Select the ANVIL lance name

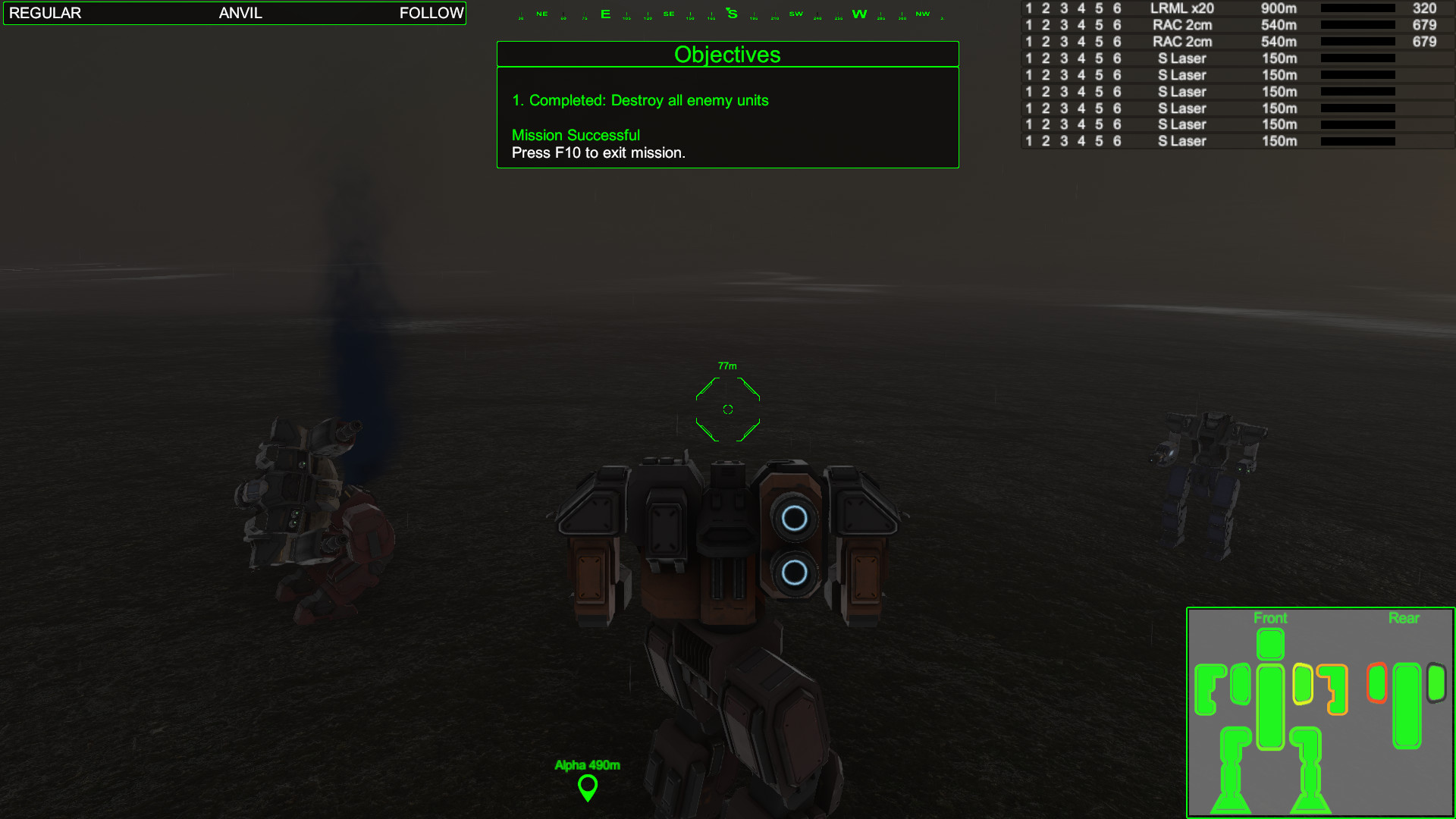(240, 13)
